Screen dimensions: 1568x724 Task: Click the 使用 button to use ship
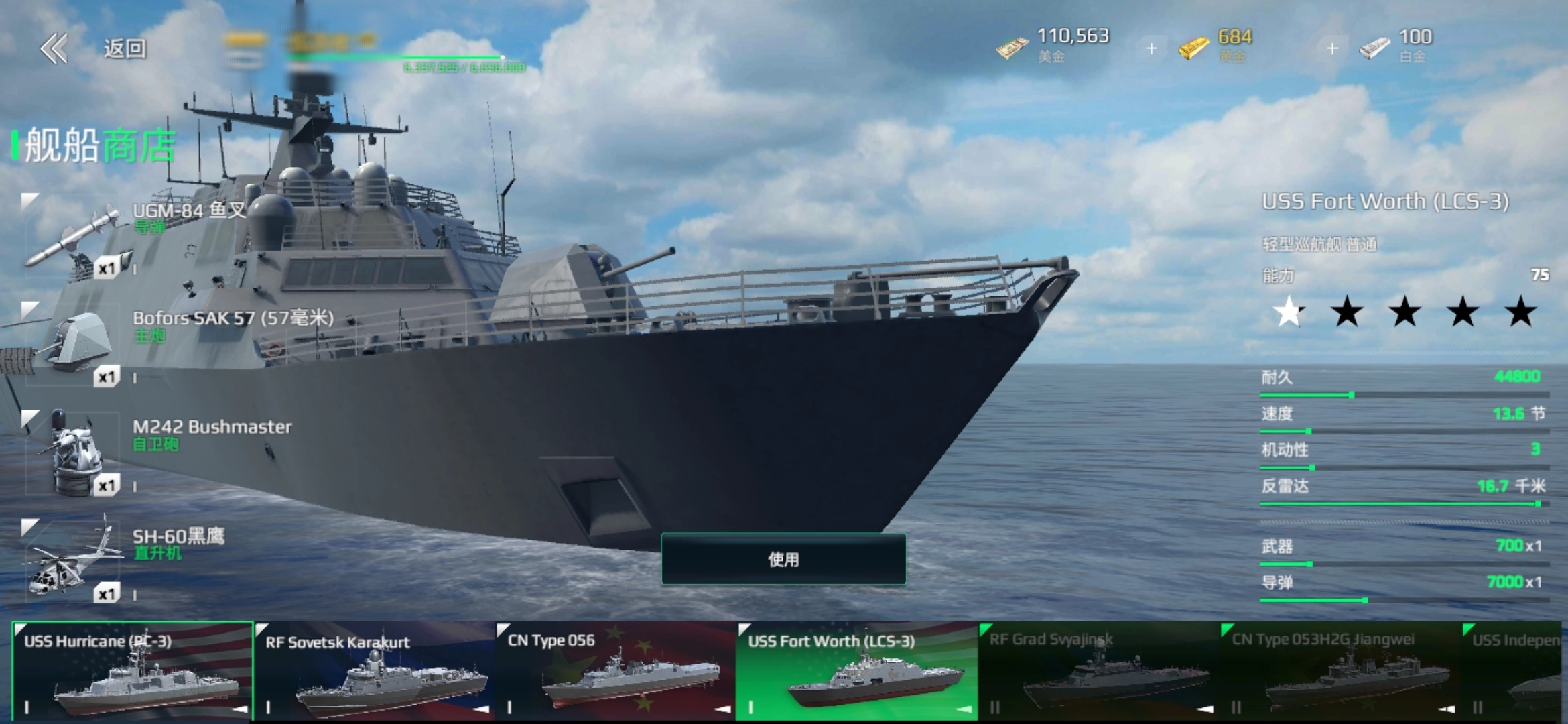pyautogui.click(x=783, y=559)
